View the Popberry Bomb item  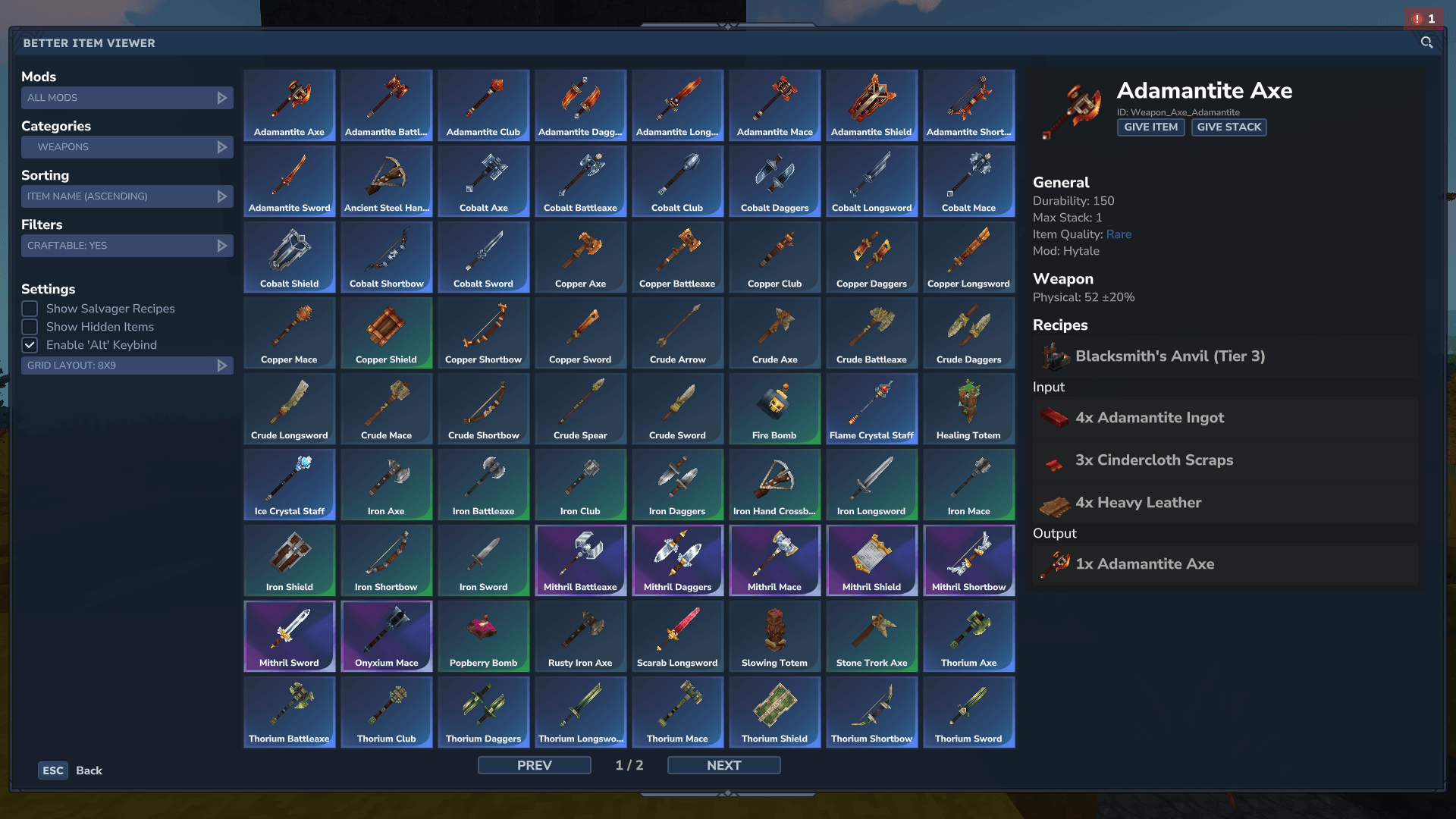[x=483, y=635]
